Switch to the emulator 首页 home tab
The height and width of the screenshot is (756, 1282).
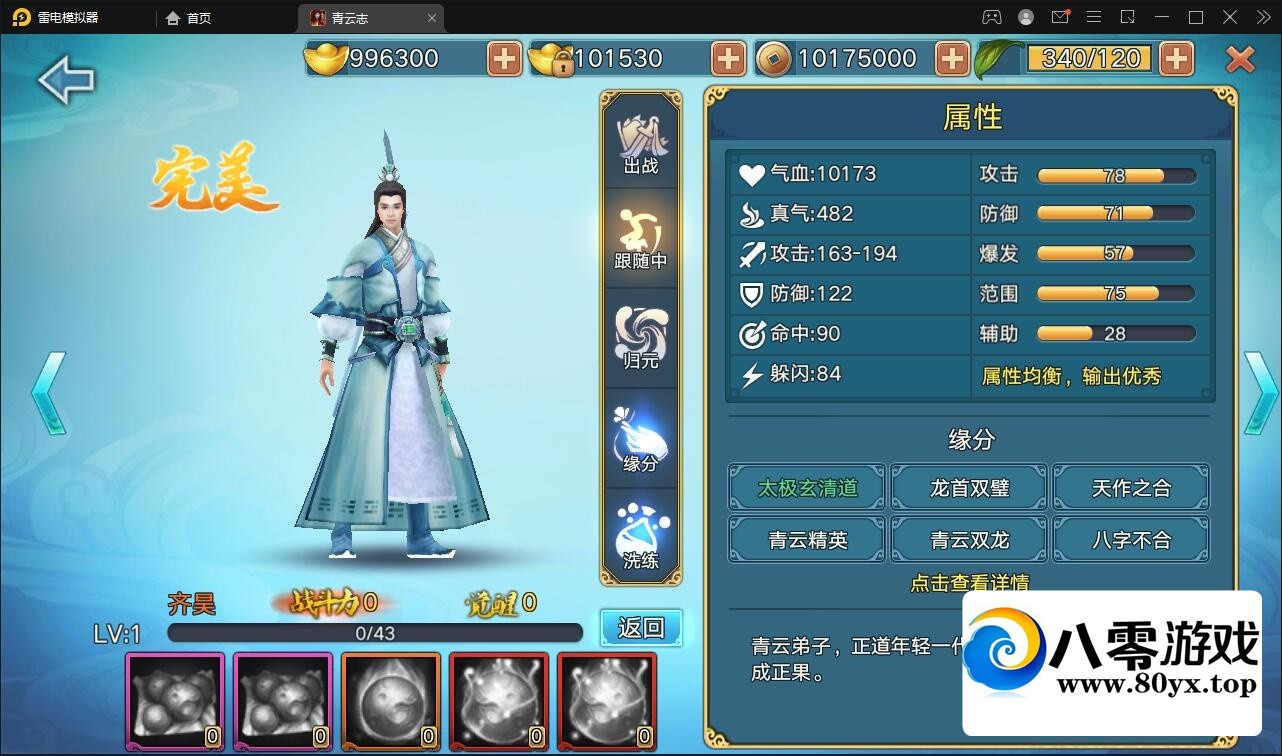point(189,18)
